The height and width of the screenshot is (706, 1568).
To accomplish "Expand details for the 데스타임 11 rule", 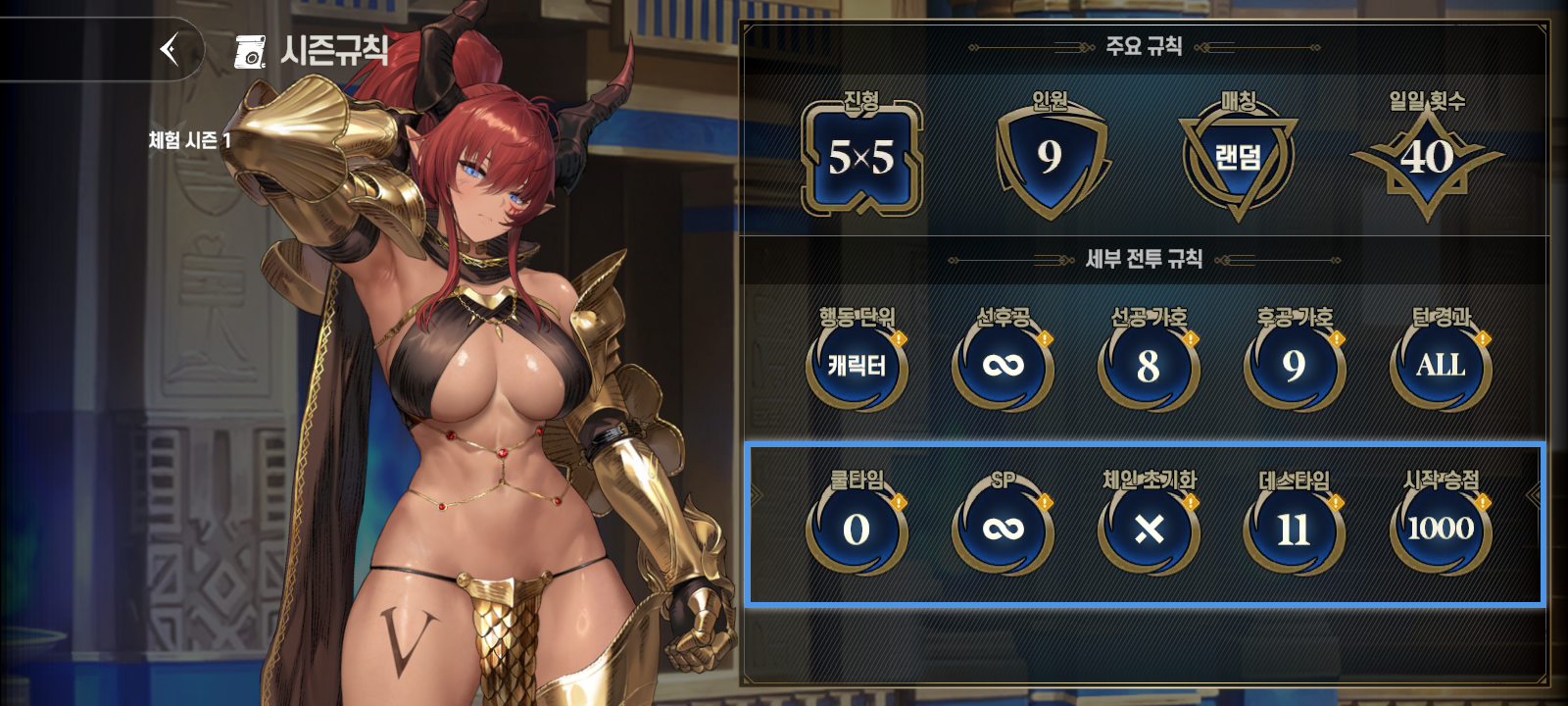I will pos(1293,528).
